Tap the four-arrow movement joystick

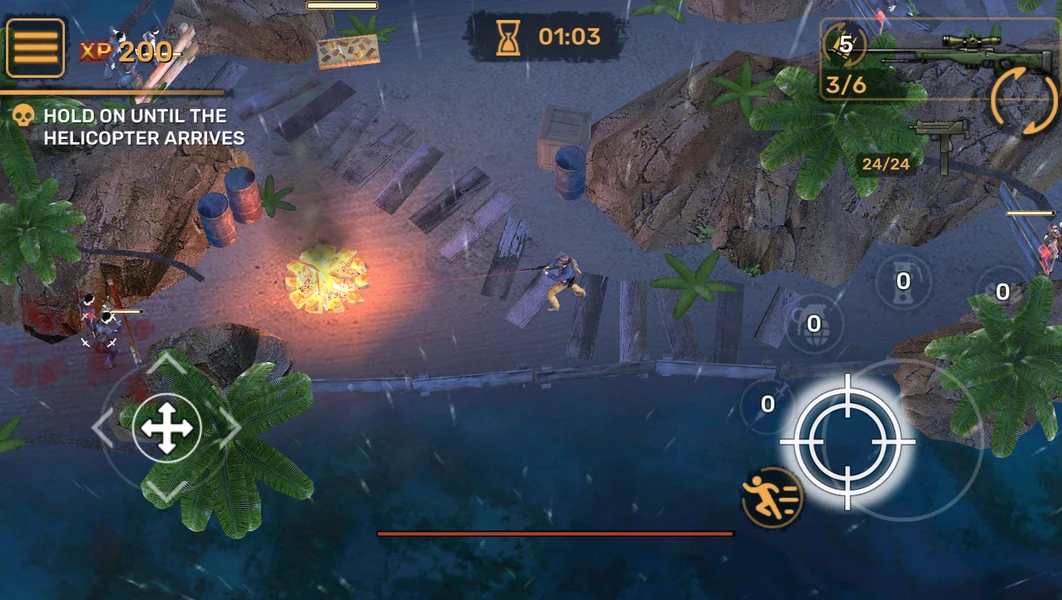point(166,428)
